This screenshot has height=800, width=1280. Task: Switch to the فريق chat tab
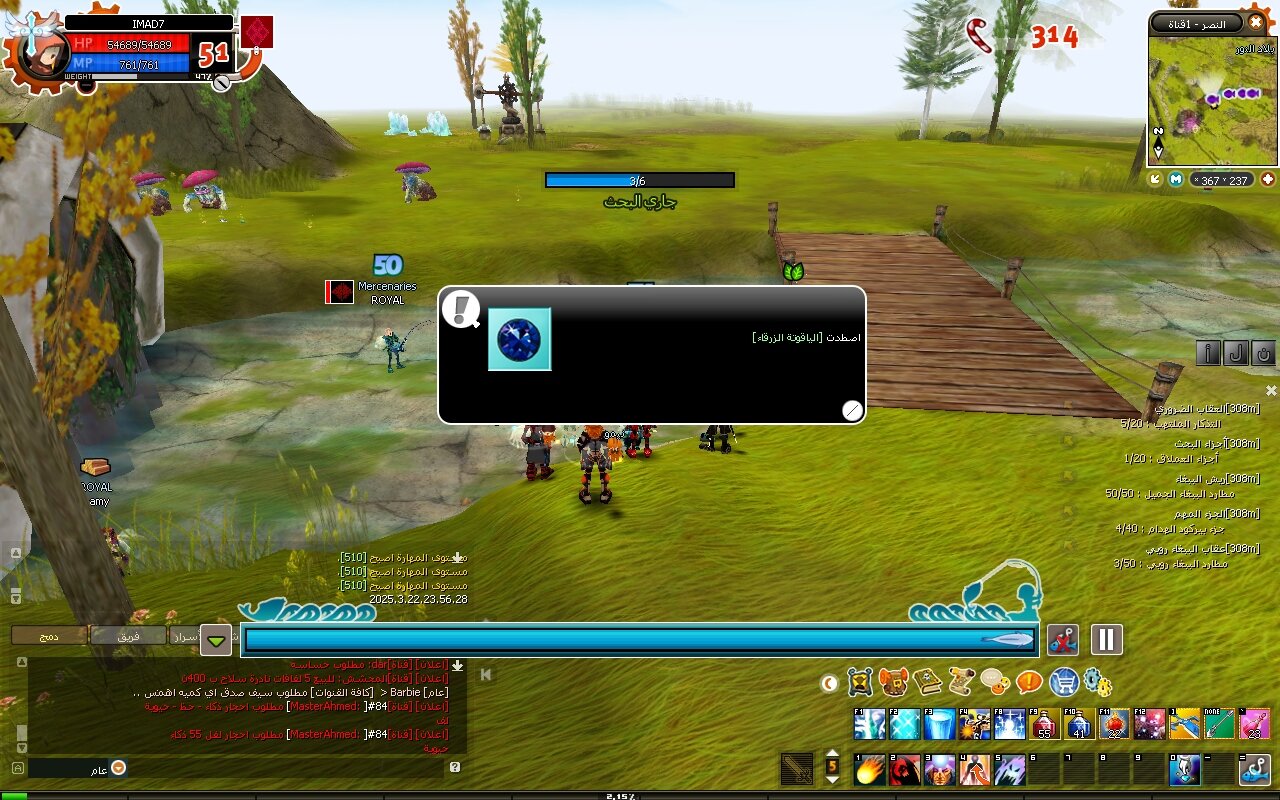(129, 635)
